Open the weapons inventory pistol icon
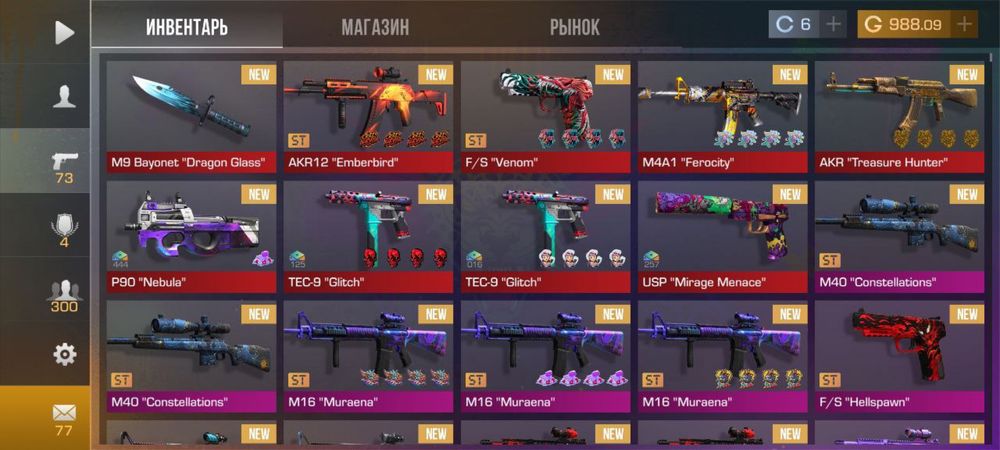The width and height of the screenshot is (1000, 450). click(x=64, y=165)
